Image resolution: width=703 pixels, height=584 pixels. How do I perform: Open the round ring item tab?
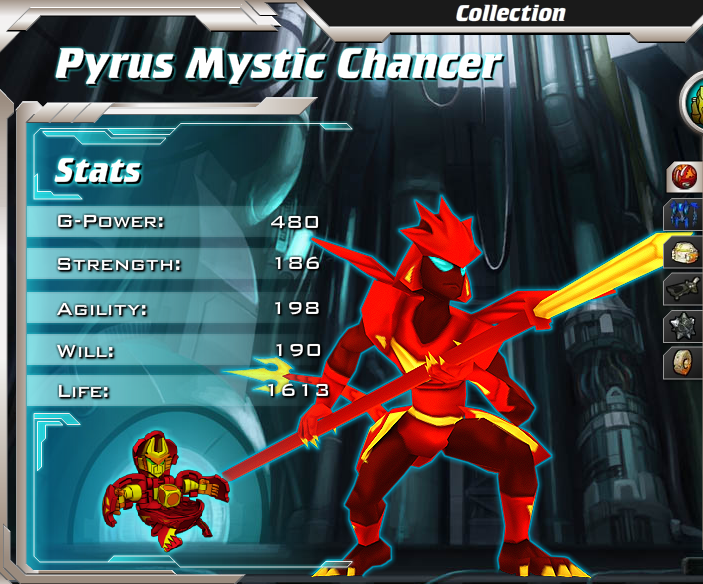[685, 362]
